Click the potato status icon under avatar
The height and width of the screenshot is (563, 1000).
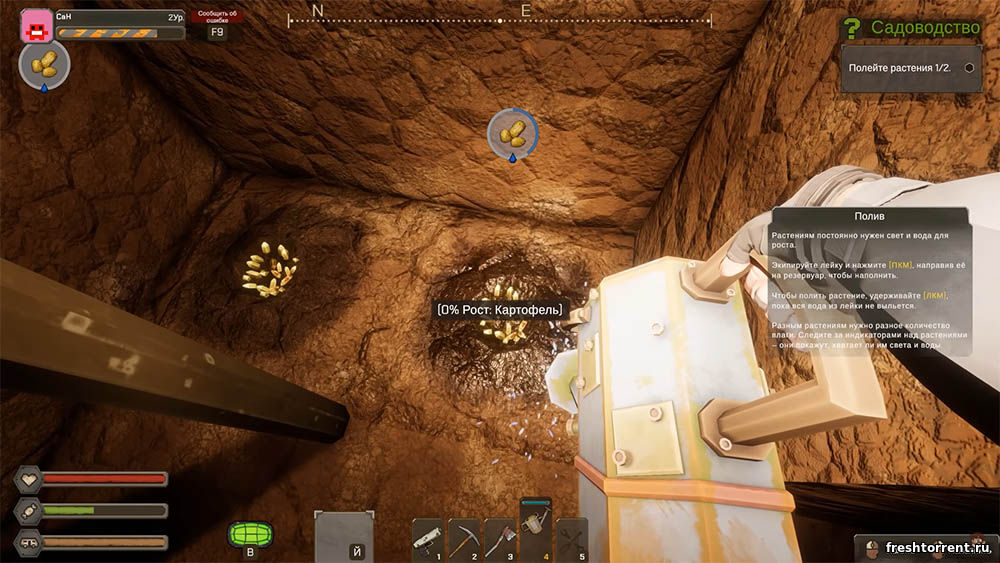tap(43, 66)
